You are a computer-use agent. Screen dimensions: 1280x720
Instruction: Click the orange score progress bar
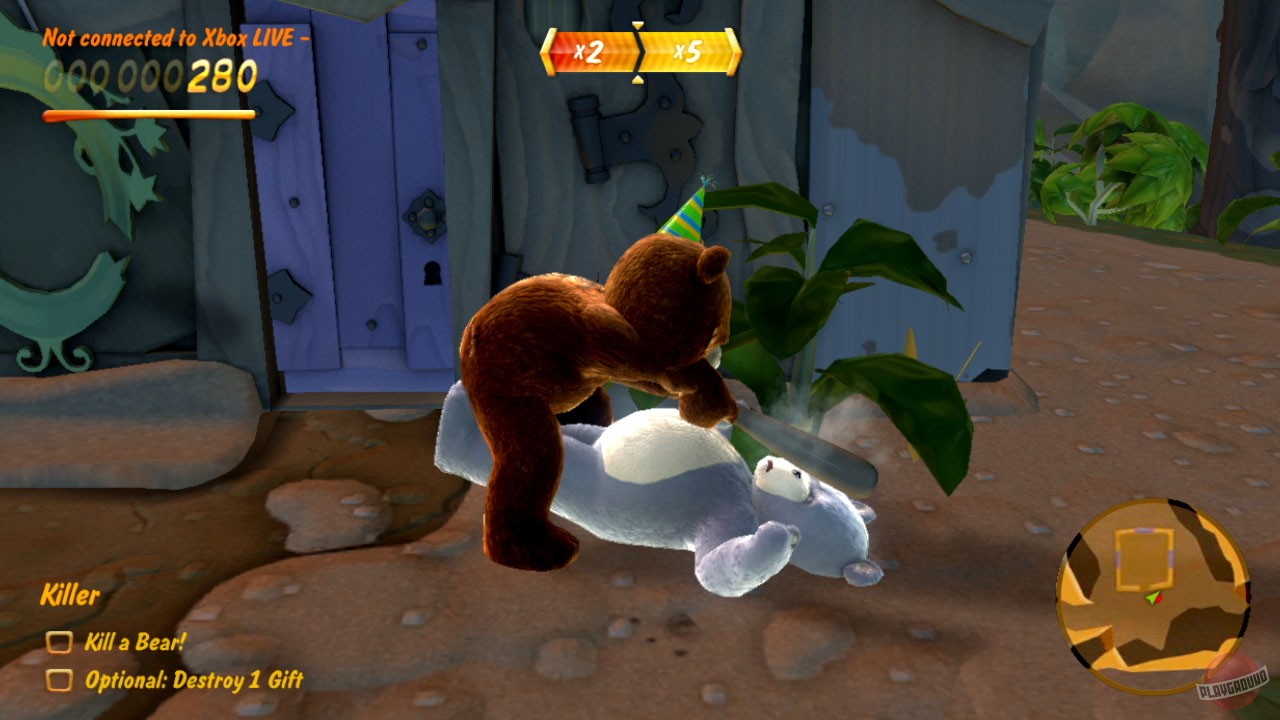click(148, 113)
